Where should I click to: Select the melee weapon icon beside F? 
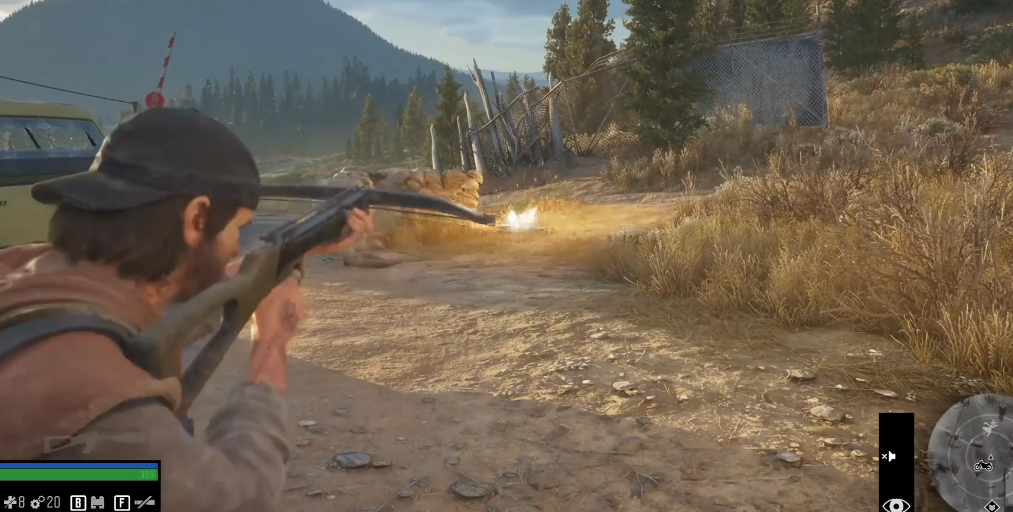pyautogui.click(x=145, y=502)
